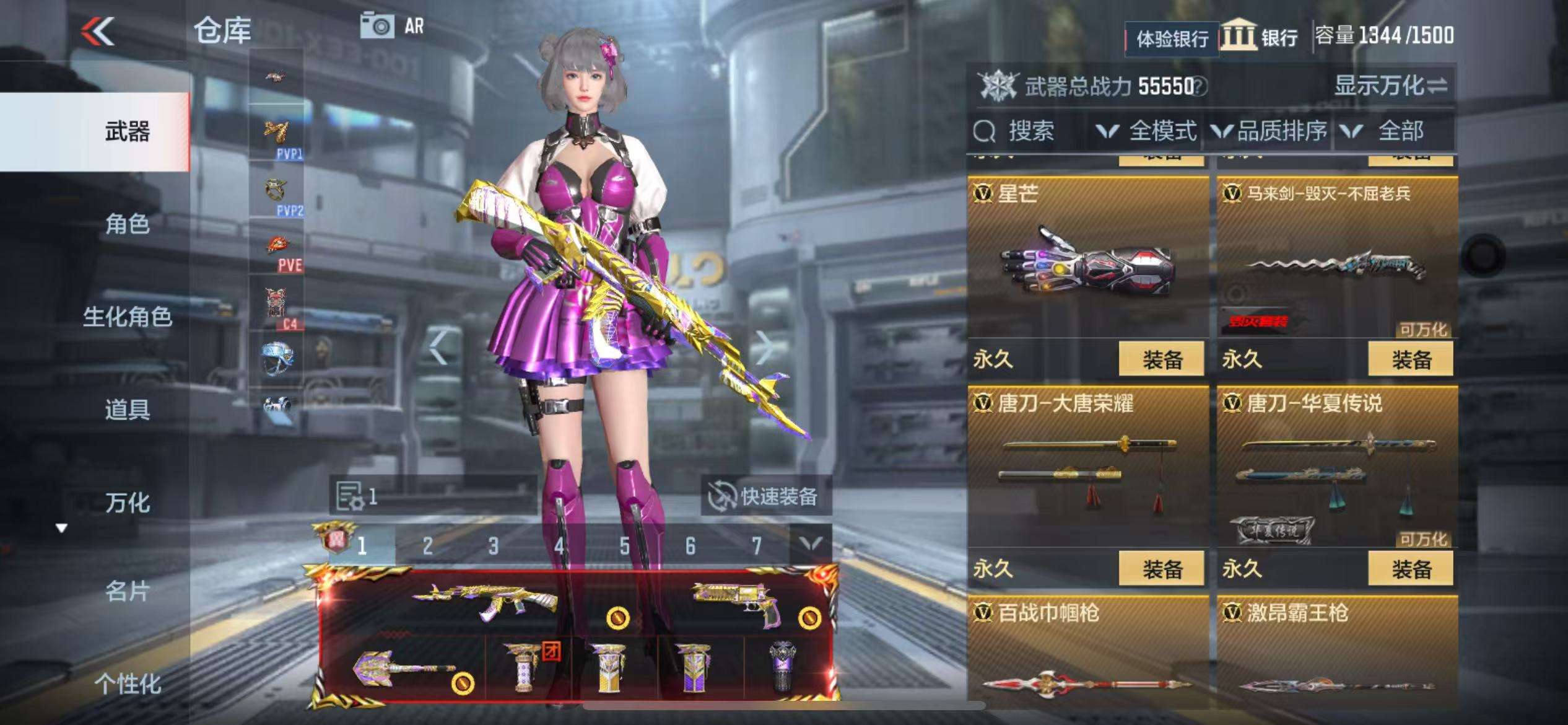Viewport: 1568px width, 725px height.
Task: Open the 全模式 mode filter dropdown
Action: (1148, 131)
